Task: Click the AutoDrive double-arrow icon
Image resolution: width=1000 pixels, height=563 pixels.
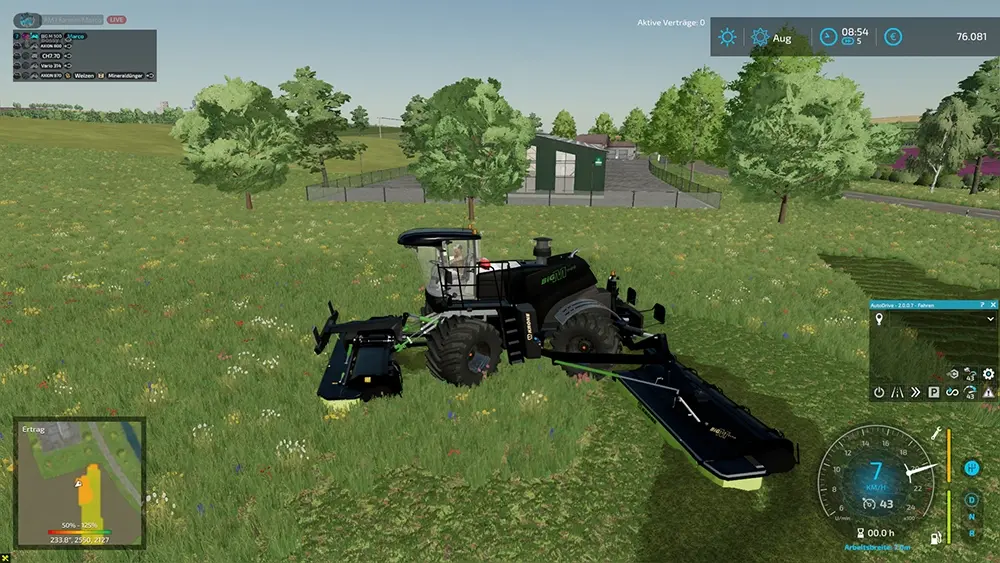Action: click(x=915, y=393)
